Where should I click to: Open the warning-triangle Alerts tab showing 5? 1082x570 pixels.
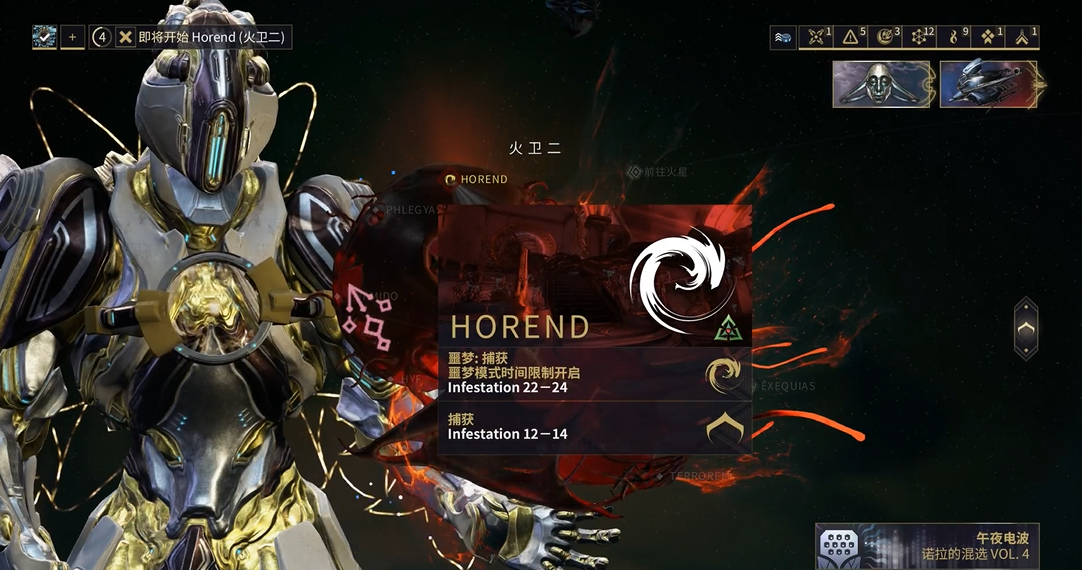point(851,38)
